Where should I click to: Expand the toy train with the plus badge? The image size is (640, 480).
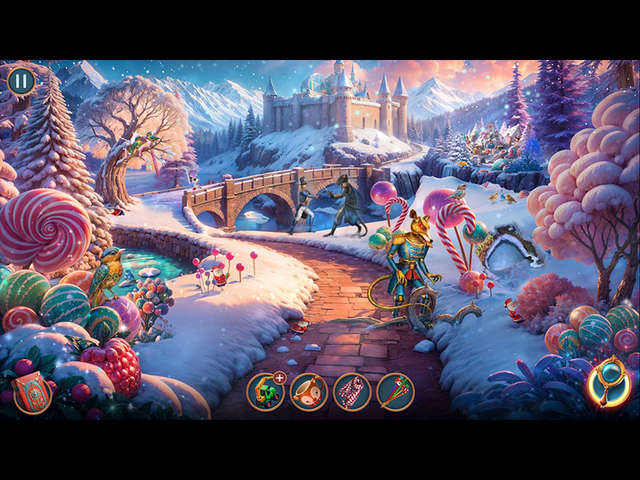click(279, 378)
